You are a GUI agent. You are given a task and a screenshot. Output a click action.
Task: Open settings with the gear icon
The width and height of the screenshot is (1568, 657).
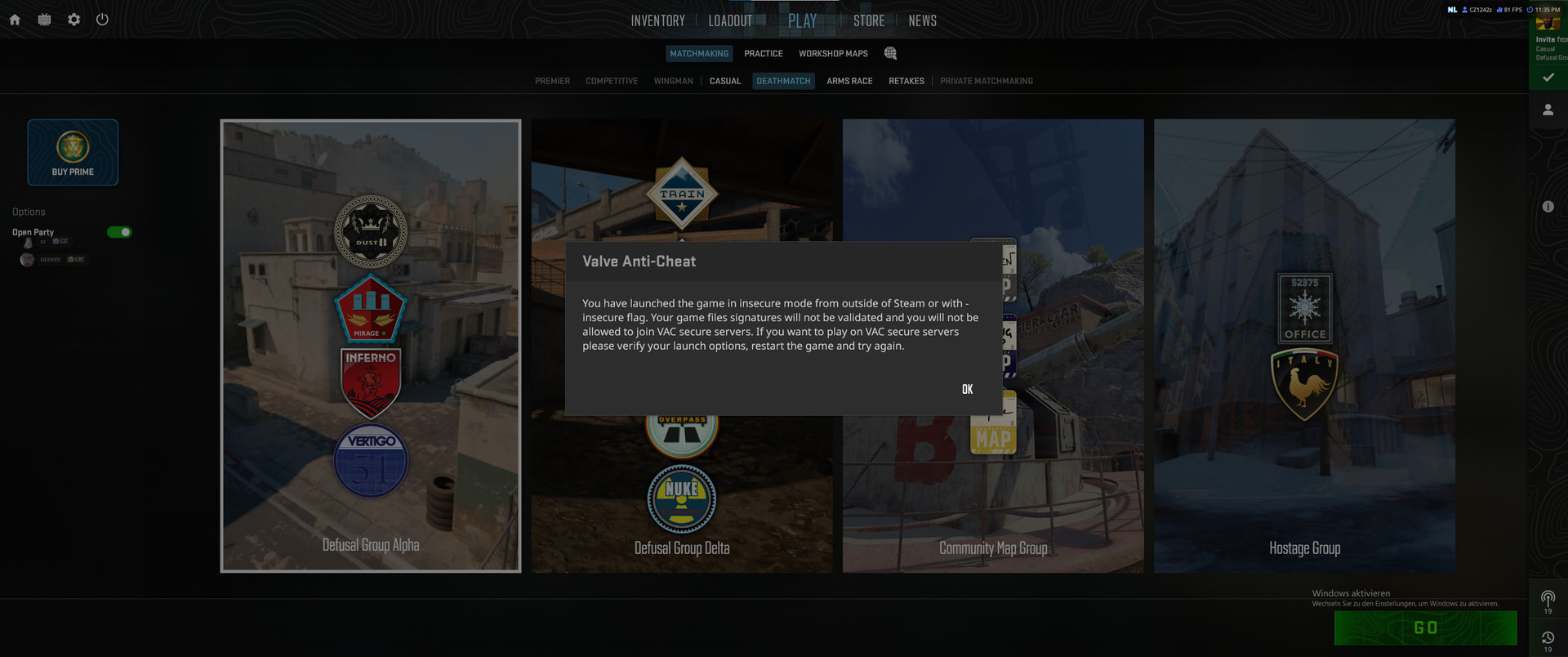coord(74,20)
